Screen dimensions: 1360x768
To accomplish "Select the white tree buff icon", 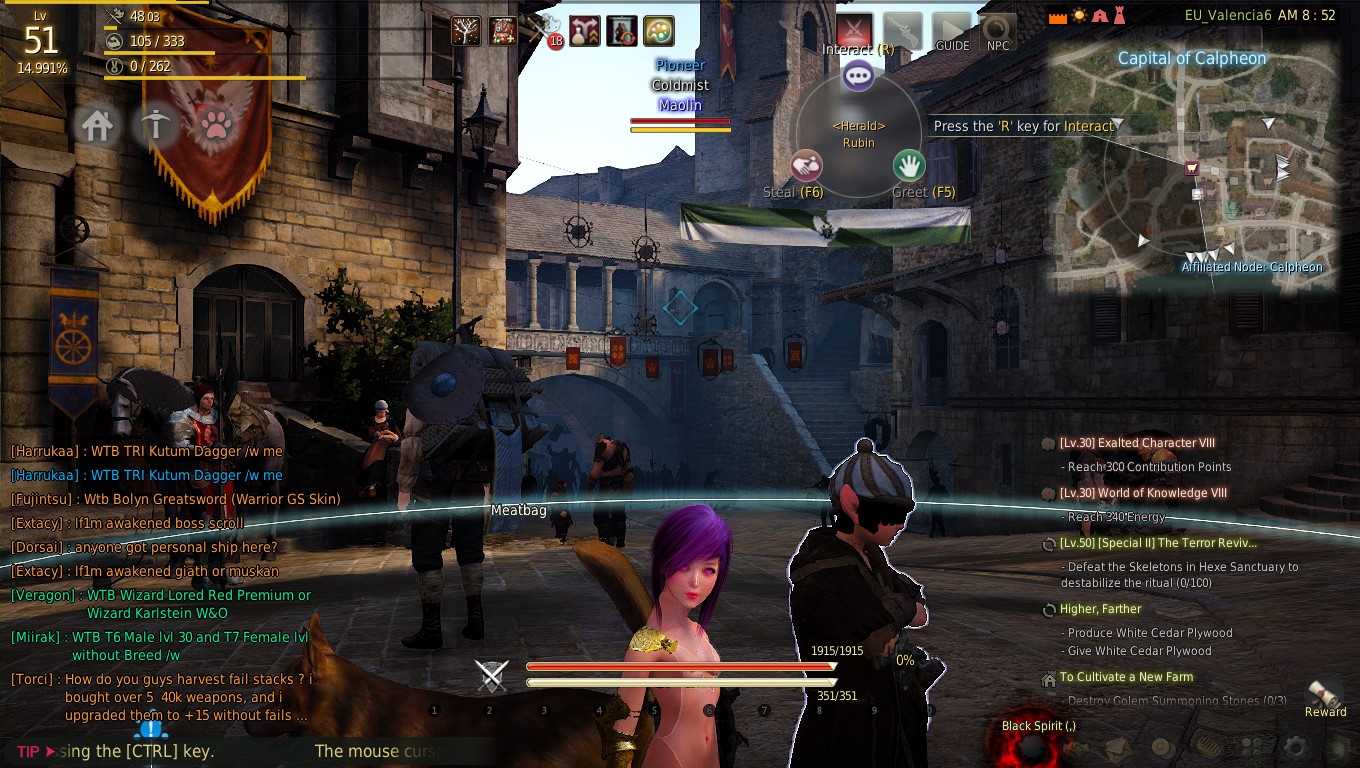I will click(x=466, y=31).
